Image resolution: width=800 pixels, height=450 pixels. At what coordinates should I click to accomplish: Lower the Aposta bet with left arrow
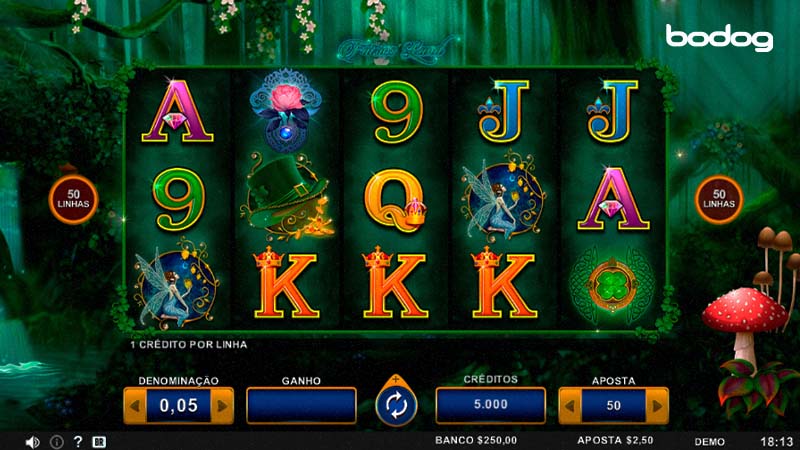pyautogui.click(x=569, y=405)
